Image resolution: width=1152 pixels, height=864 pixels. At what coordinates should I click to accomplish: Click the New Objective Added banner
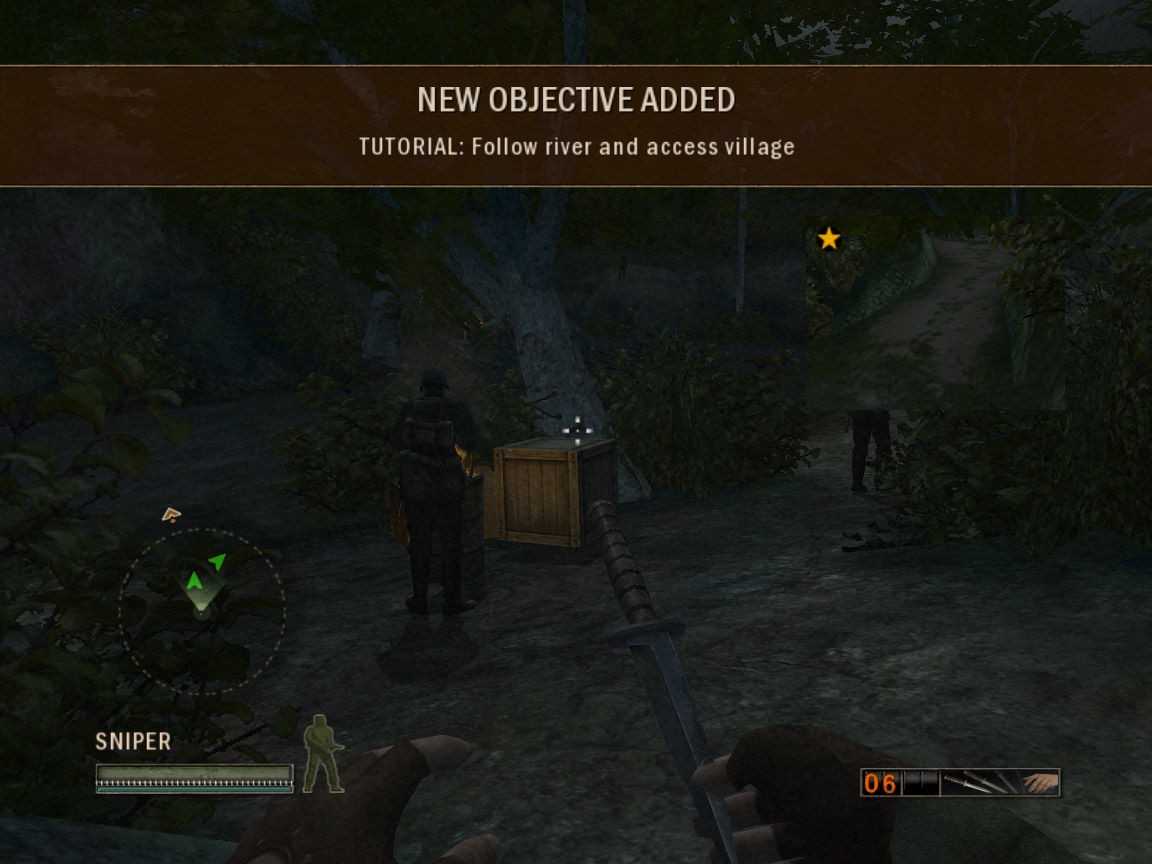pyautogui.click(x=576, y=126)
